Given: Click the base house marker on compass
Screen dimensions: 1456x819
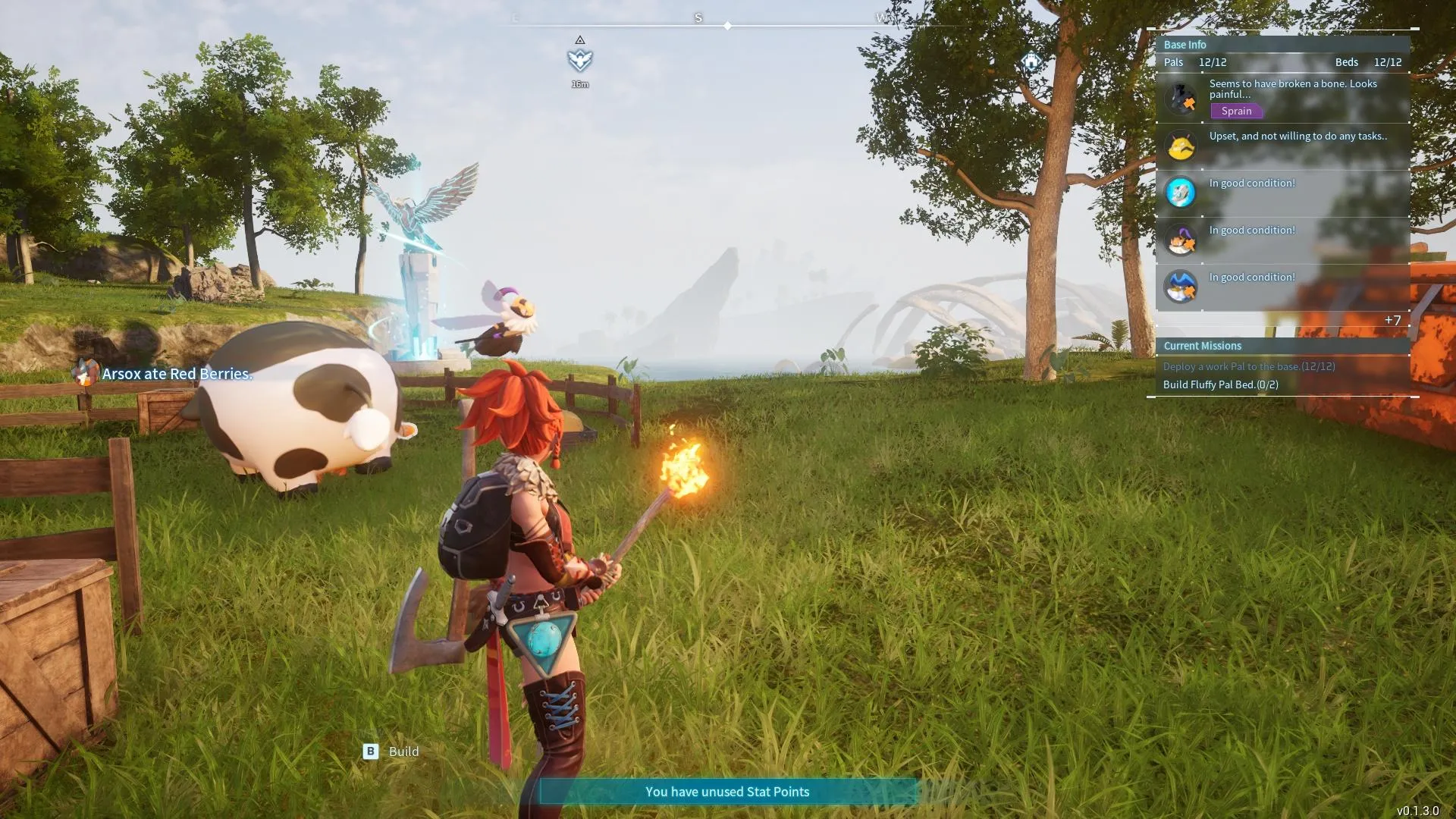Looking at the screenshot, I should point(1031,61).
